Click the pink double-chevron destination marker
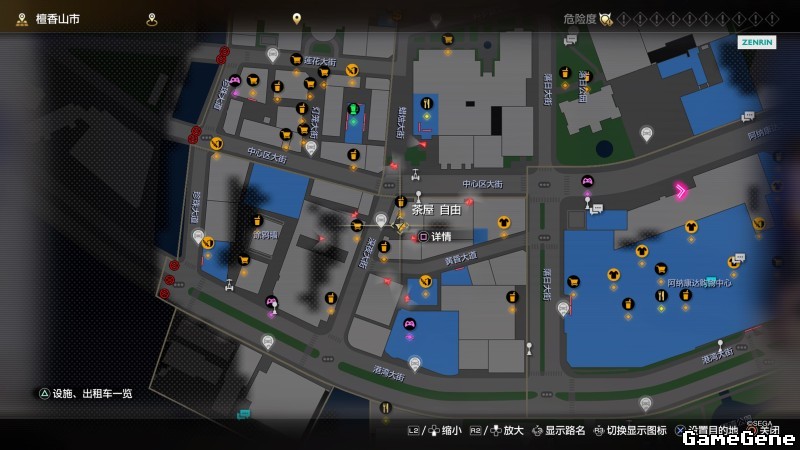The image size is (800, 450). (x=681, y=190)
